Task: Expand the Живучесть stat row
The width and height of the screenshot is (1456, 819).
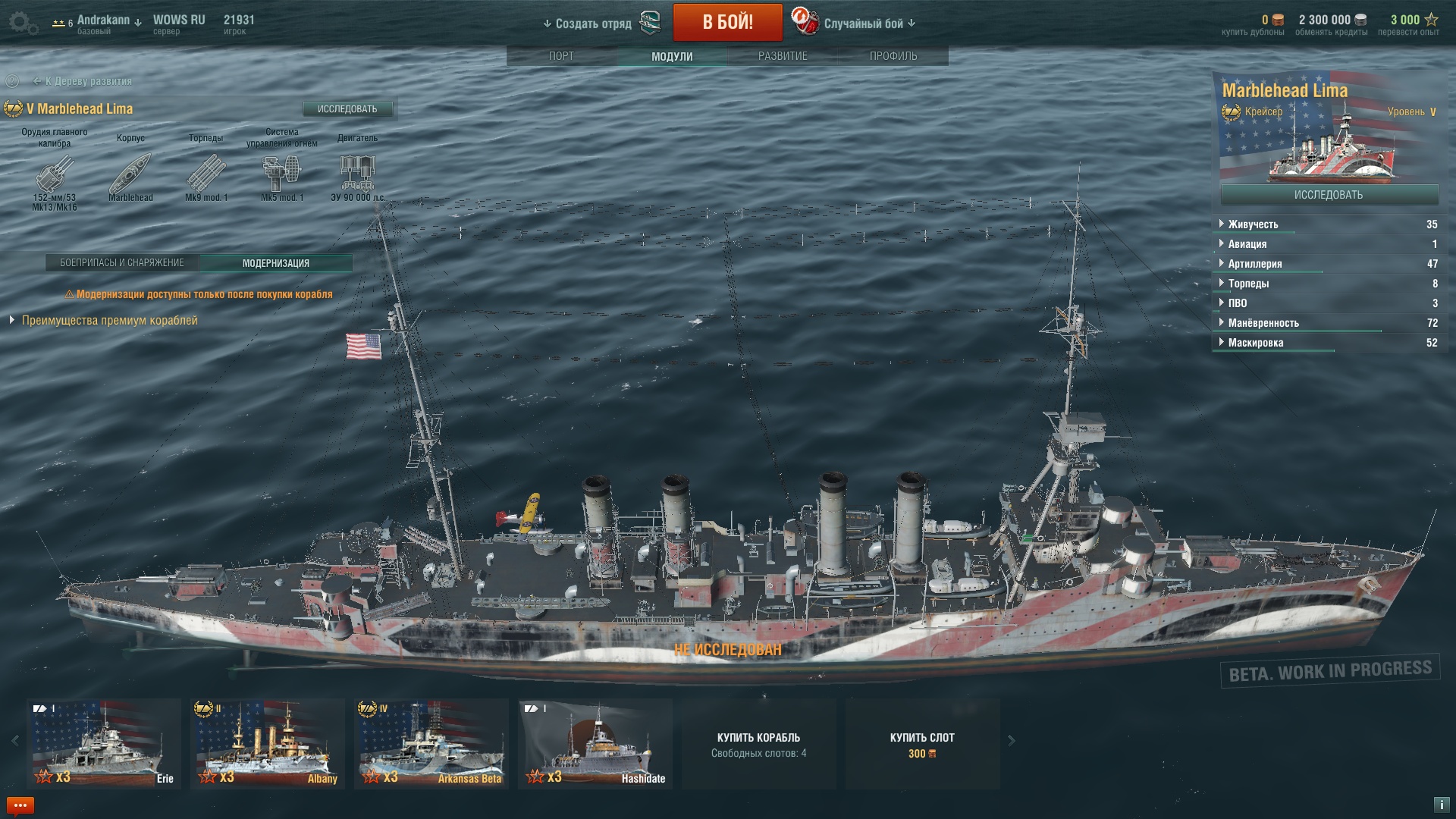Action: pos(1253,224)
